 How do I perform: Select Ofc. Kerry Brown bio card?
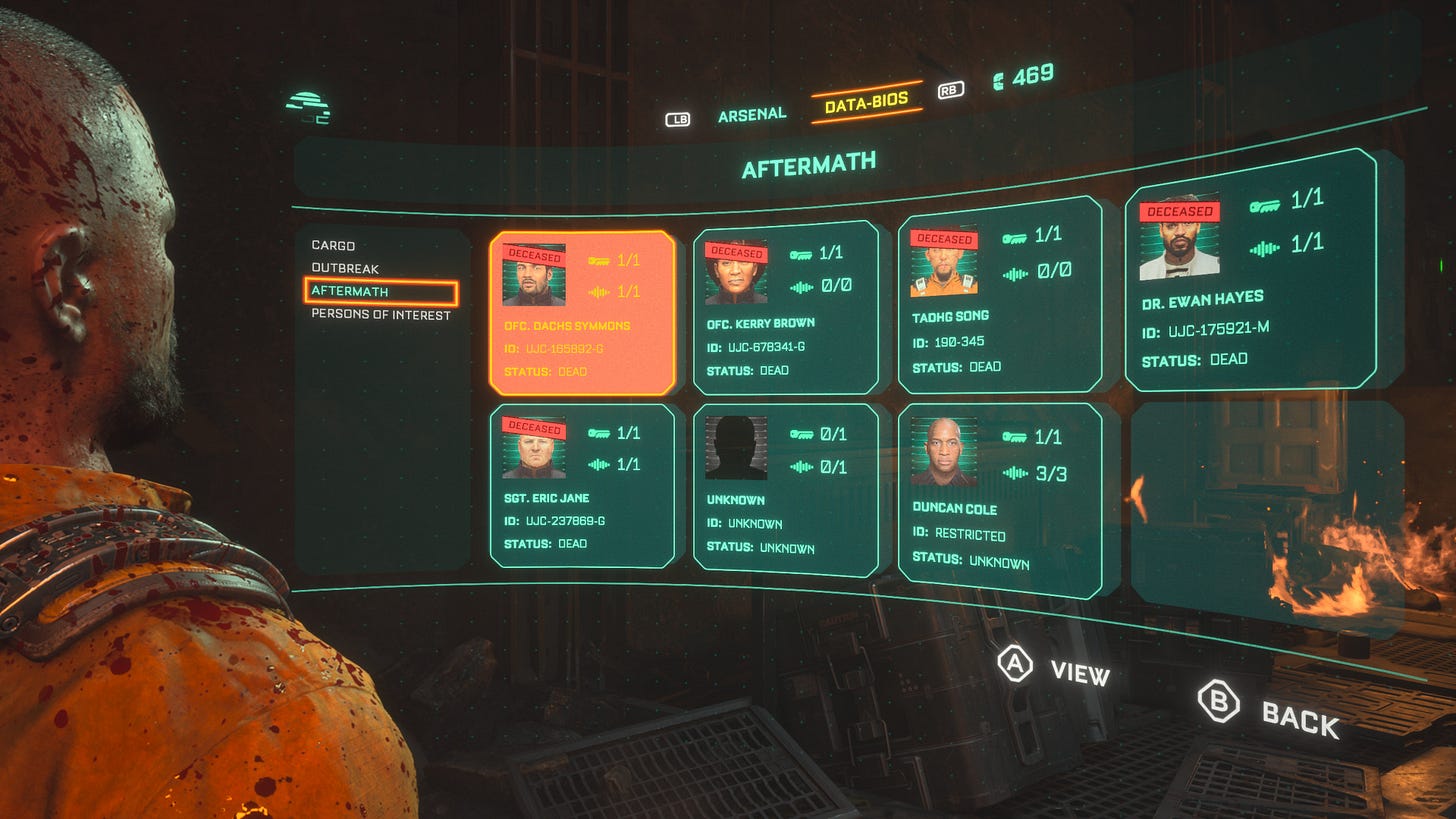[x=785, y=308]
